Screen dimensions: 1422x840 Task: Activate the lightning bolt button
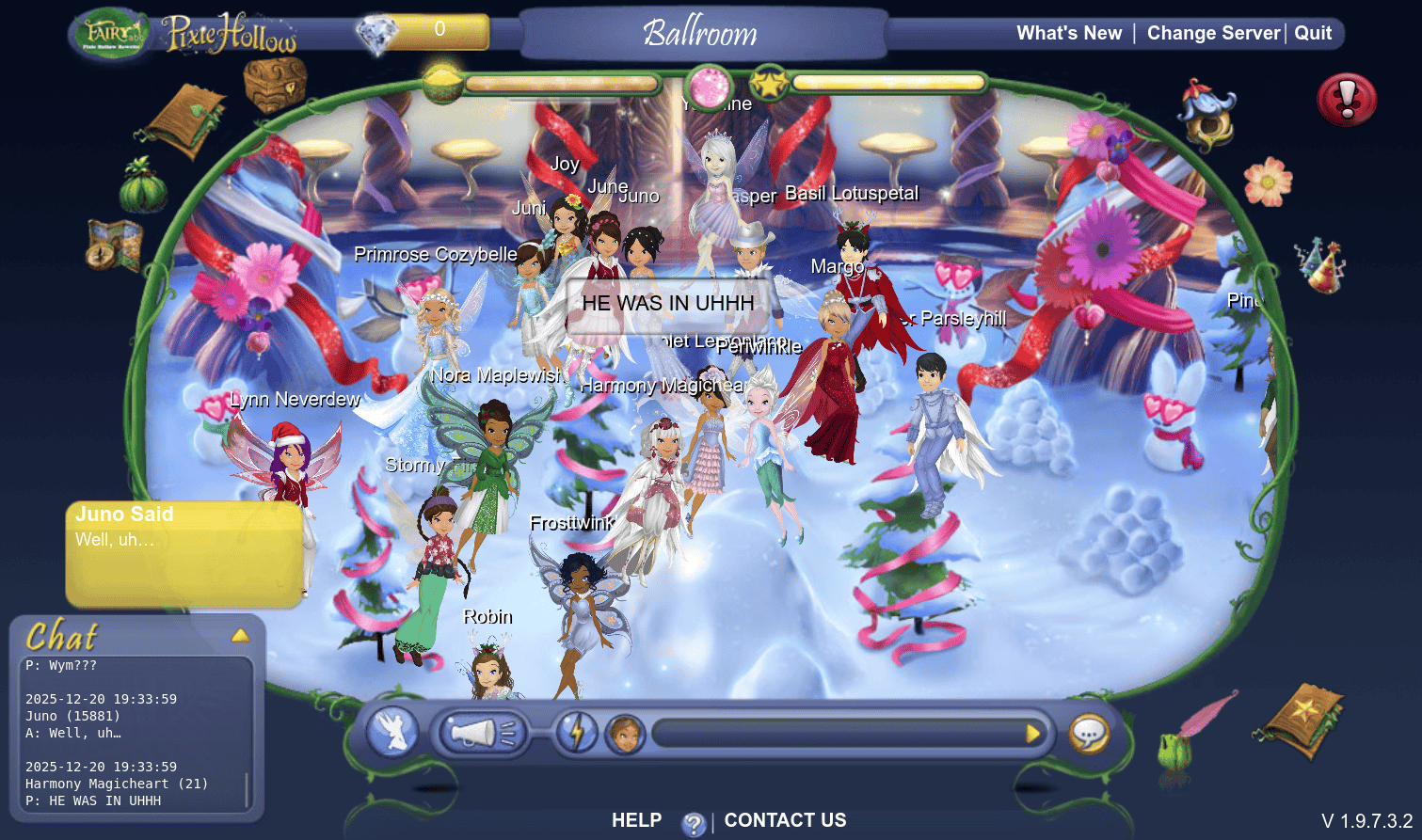coord(576,733)
